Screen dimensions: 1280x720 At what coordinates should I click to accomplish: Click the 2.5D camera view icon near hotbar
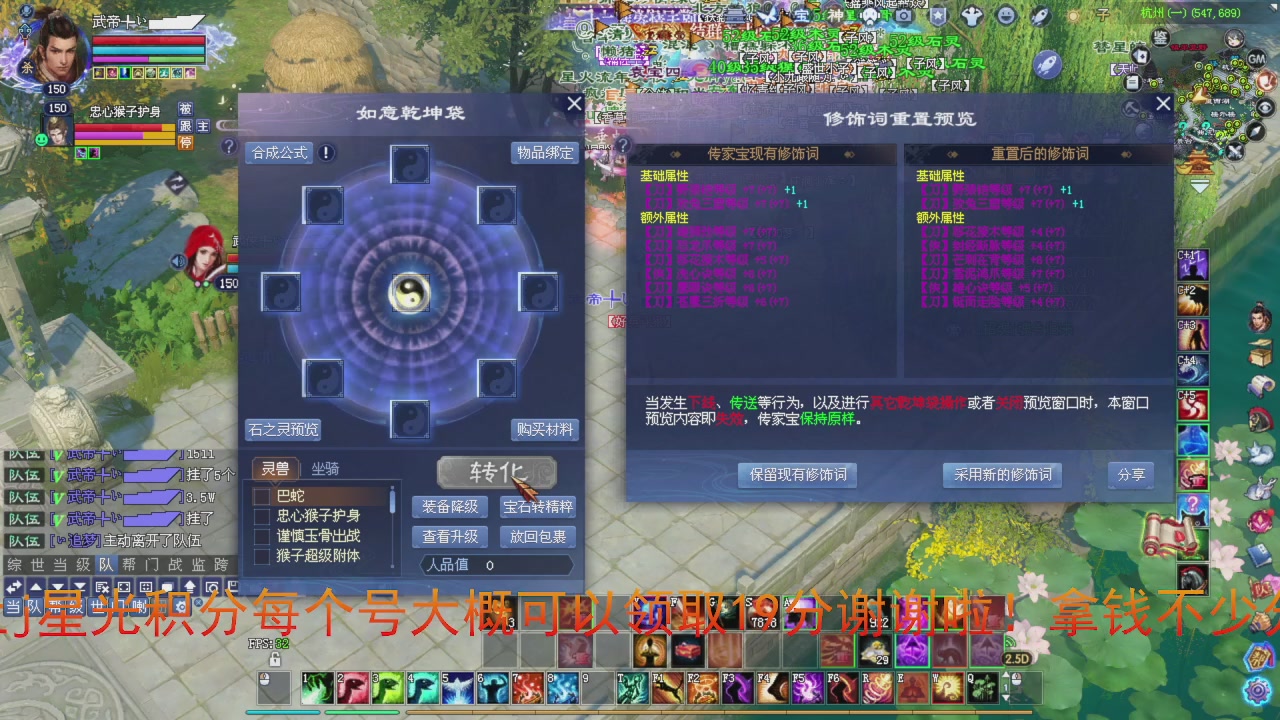1016,659
